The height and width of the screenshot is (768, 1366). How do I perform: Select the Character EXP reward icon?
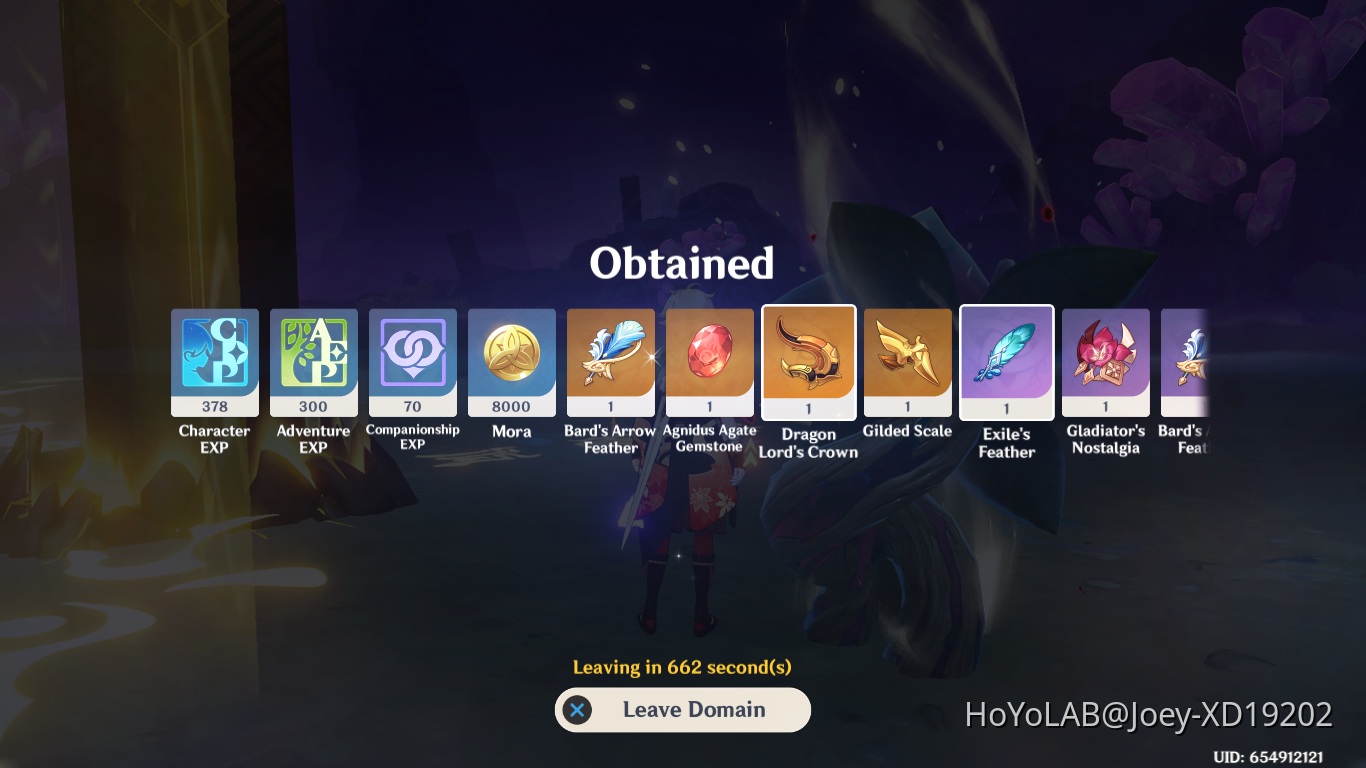click(x=213, y=362)
